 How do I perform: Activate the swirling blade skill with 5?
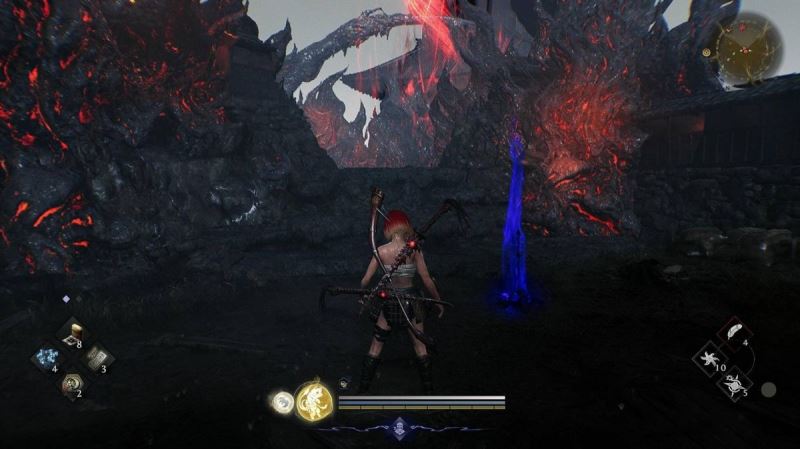click(x=733, y=381)
